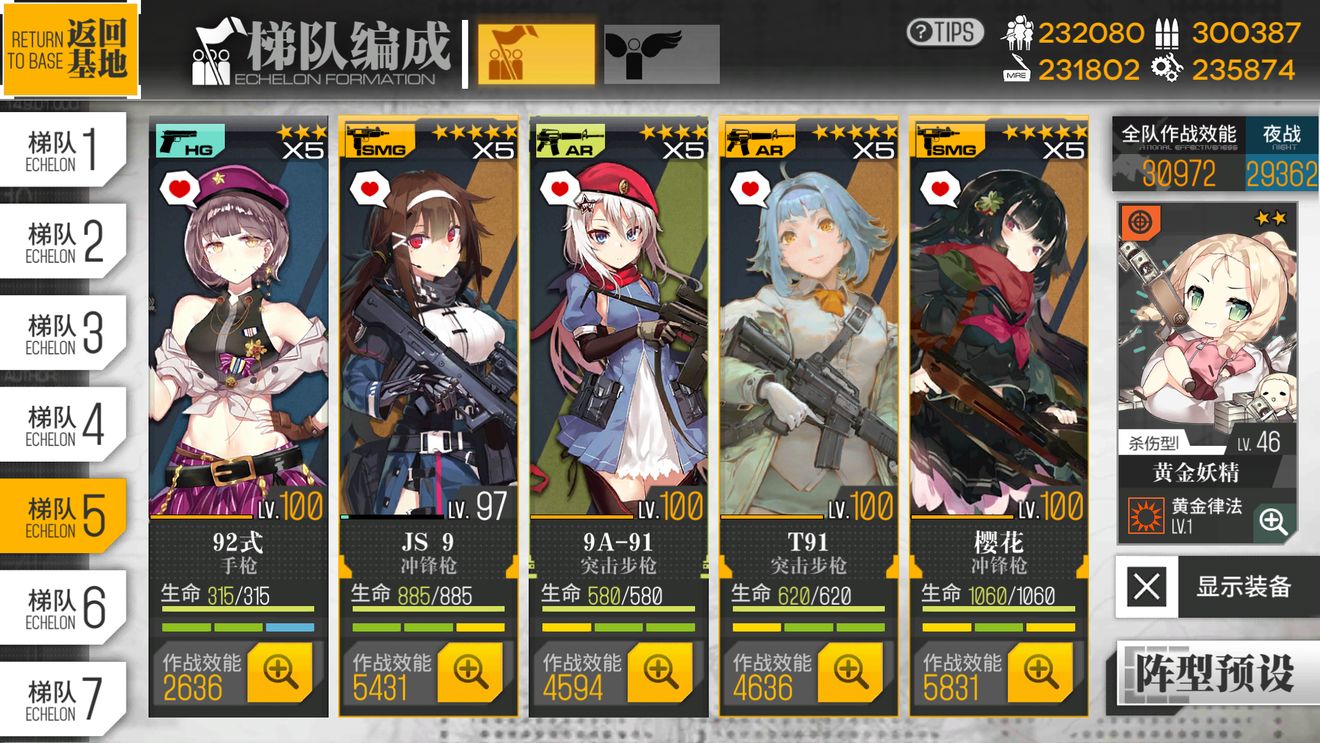The width and height of the screenshot is (1320, 743).
Task: Select Echelon 1 from the echelon list
Action: (60, 147)
